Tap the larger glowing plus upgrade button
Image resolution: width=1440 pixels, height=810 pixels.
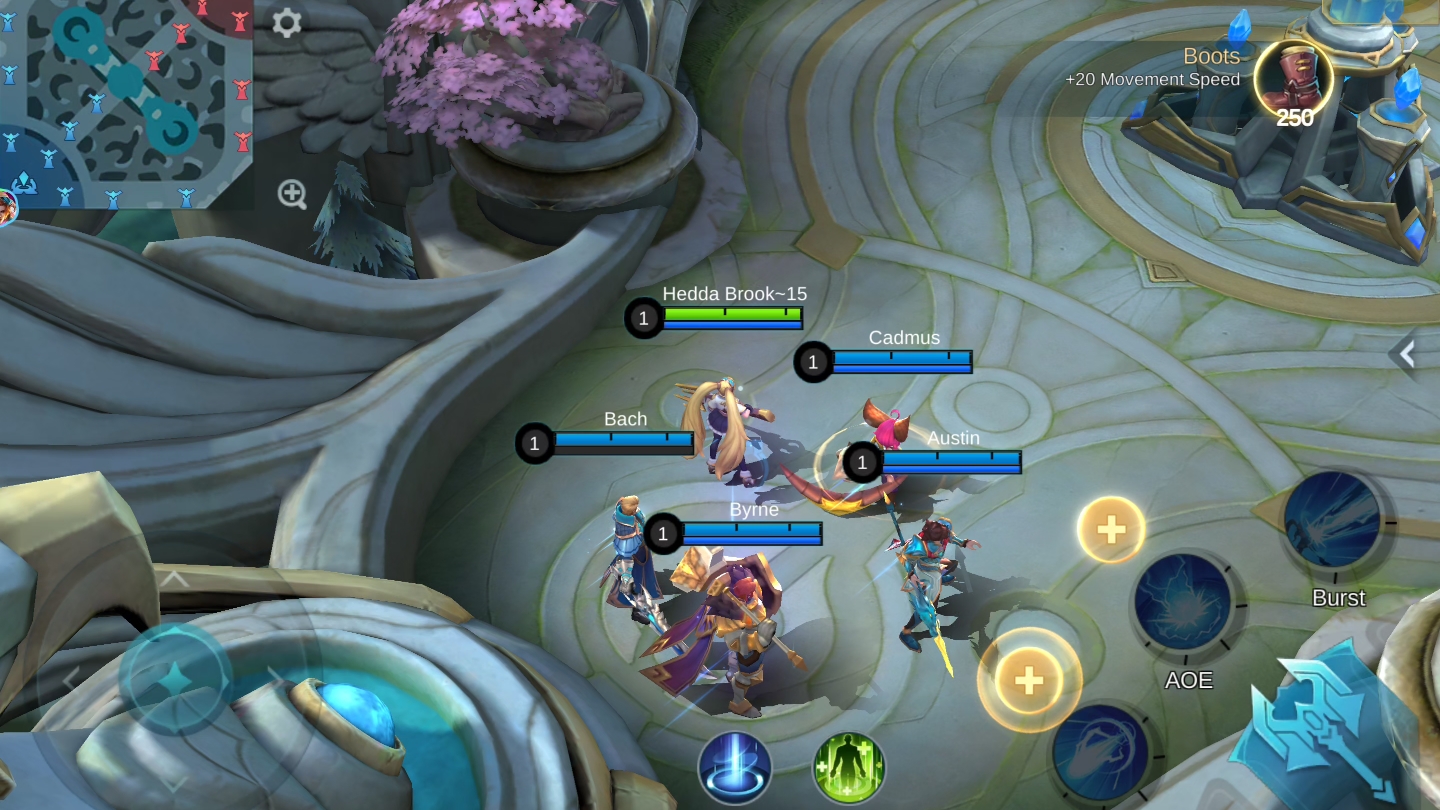[1029, 680]
